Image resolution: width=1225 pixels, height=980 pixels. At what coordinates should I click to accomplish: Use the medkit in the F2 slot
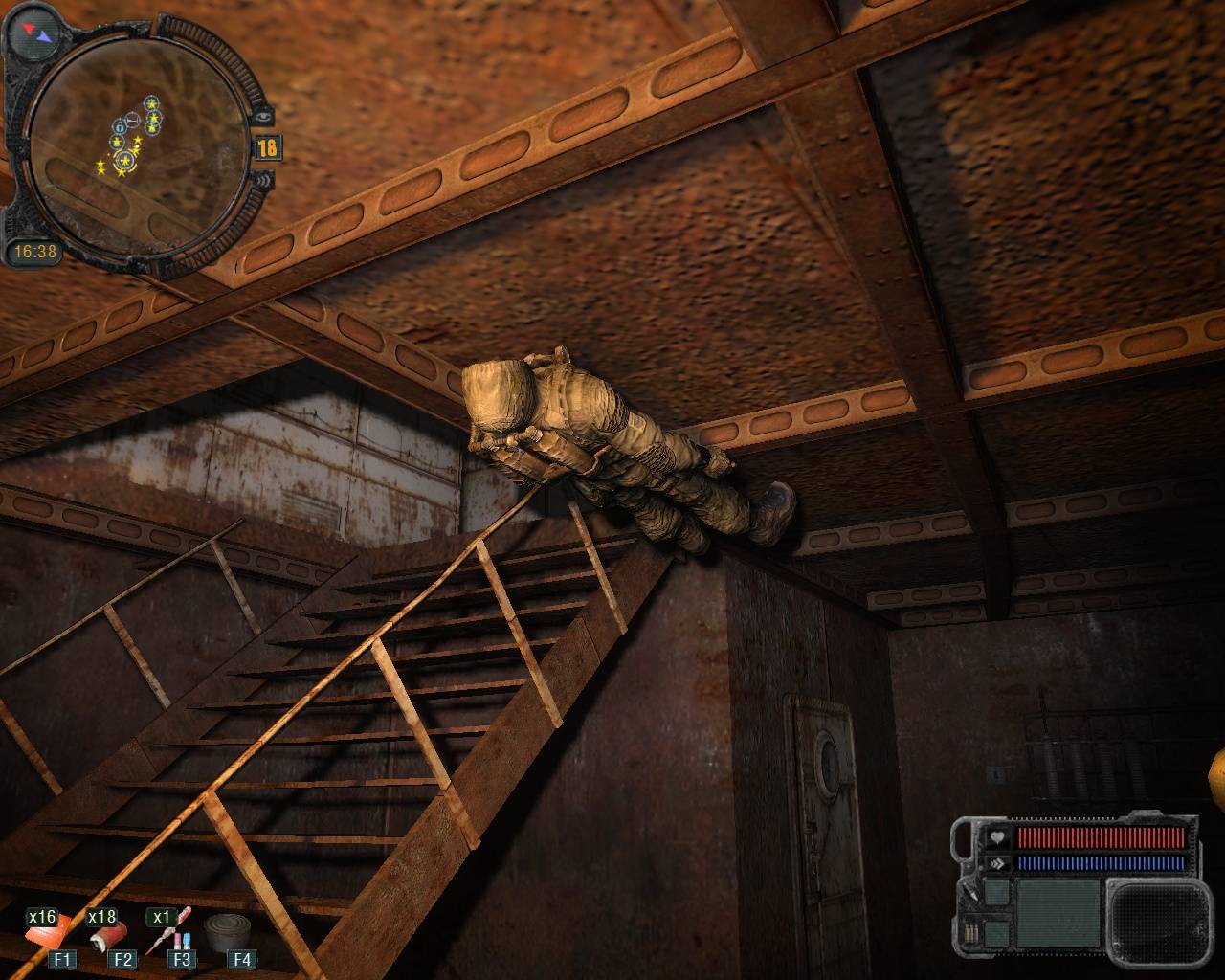tap(107, 934)
